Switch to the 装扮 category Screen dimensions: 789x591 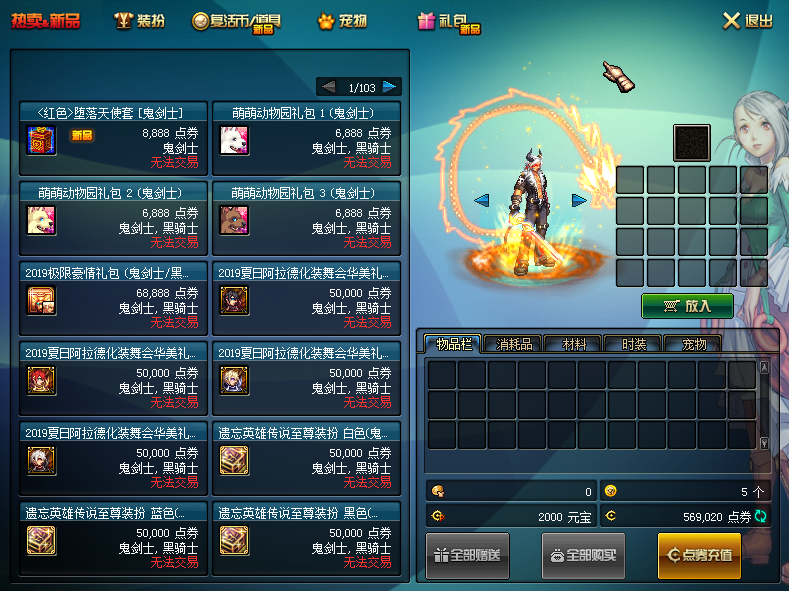tap(139, 21)
